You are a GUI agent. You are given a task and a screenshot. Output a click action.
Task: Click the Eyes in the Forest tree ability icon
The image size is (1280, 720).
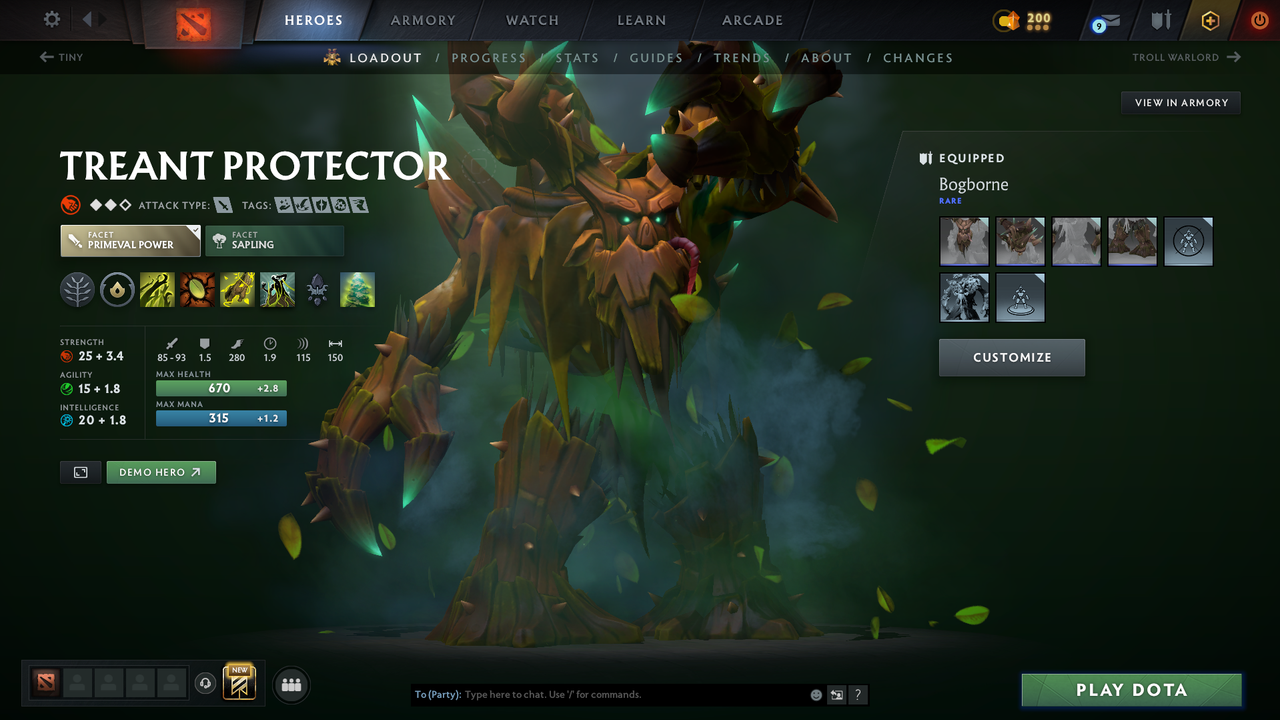pos(357,290)
